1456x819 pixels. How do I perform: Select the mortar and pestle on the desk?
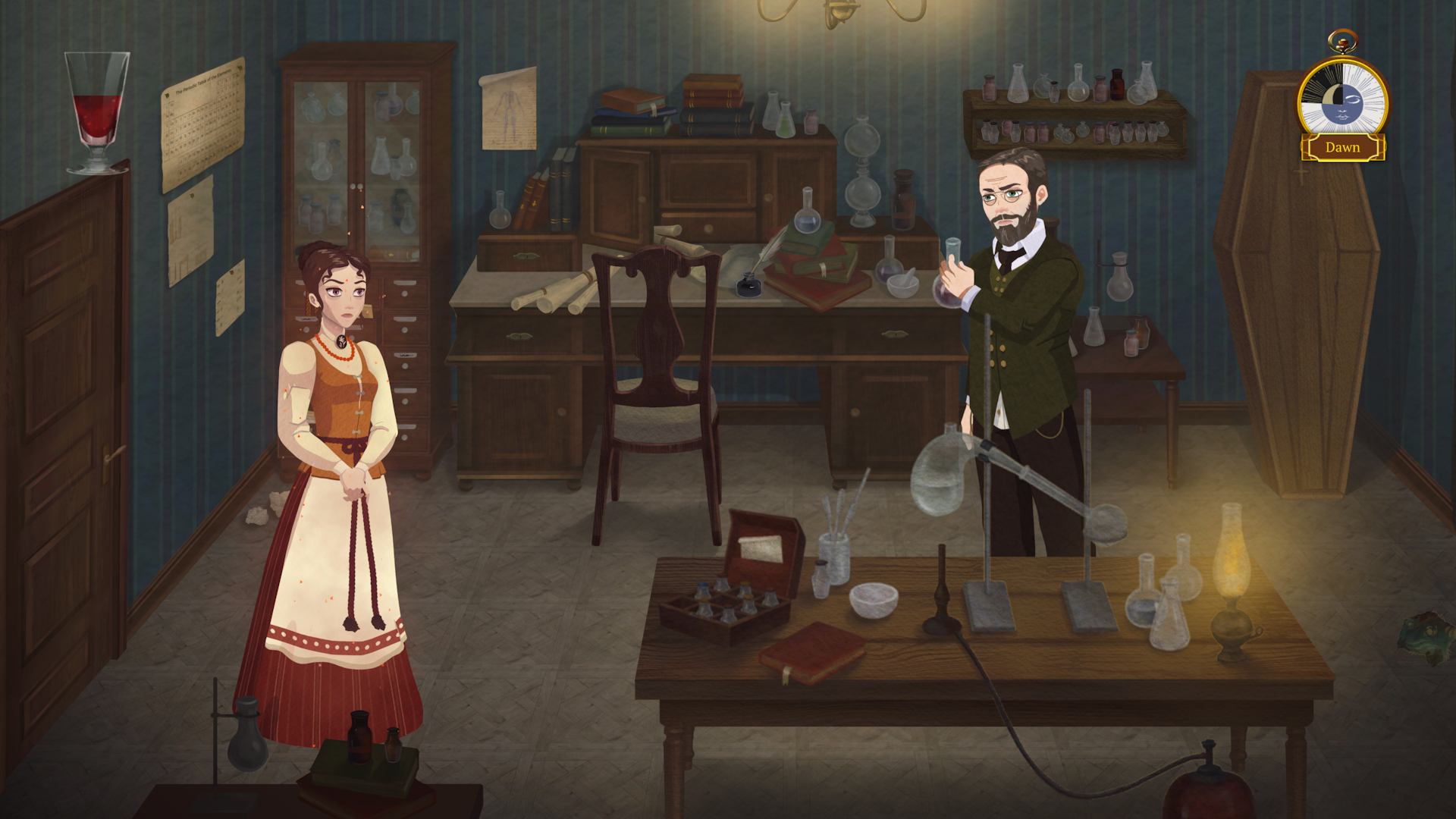click(x=902, y=284)
